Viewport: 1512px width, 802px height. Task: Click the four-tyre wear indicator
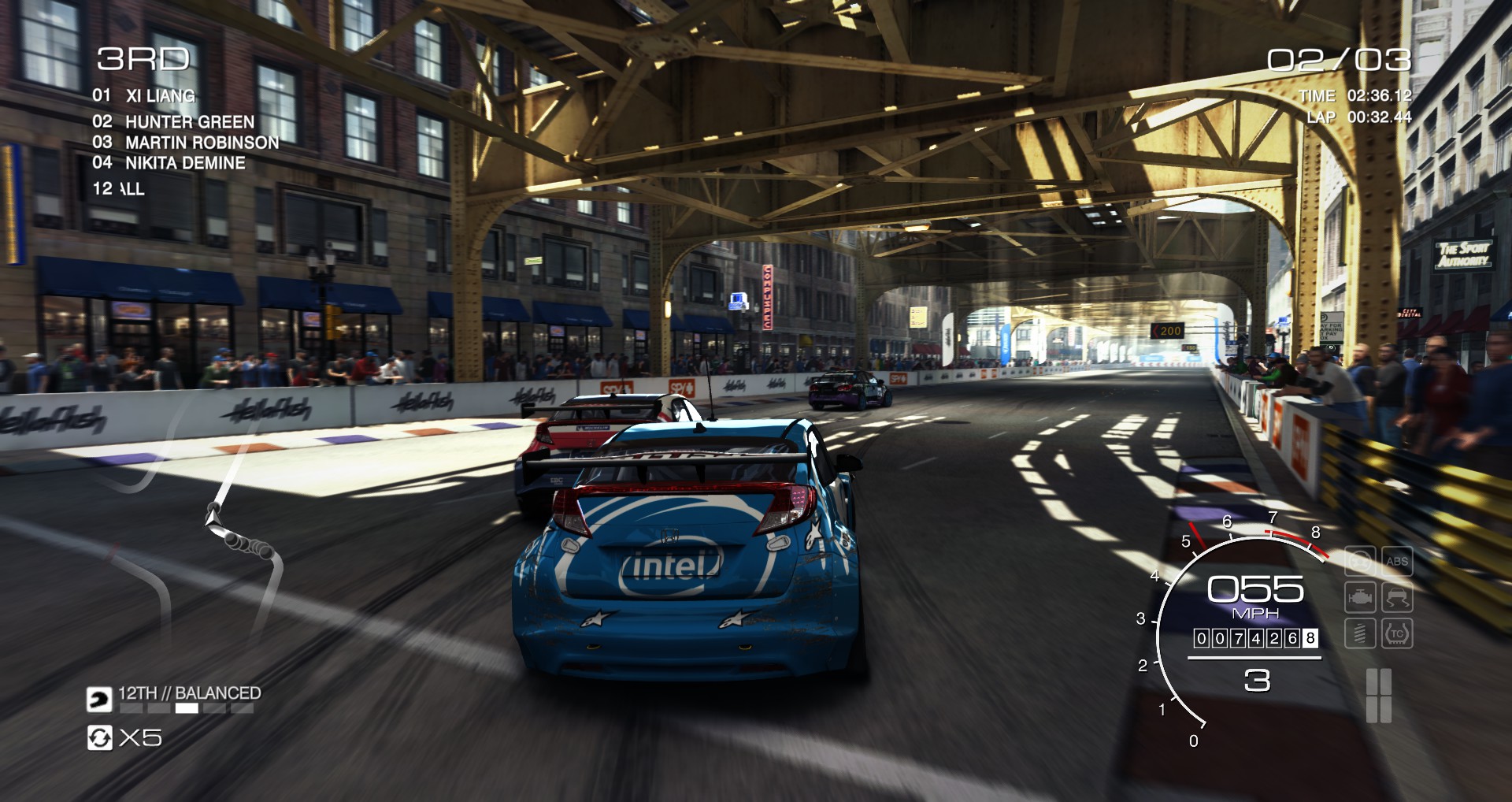point(1378,696)
